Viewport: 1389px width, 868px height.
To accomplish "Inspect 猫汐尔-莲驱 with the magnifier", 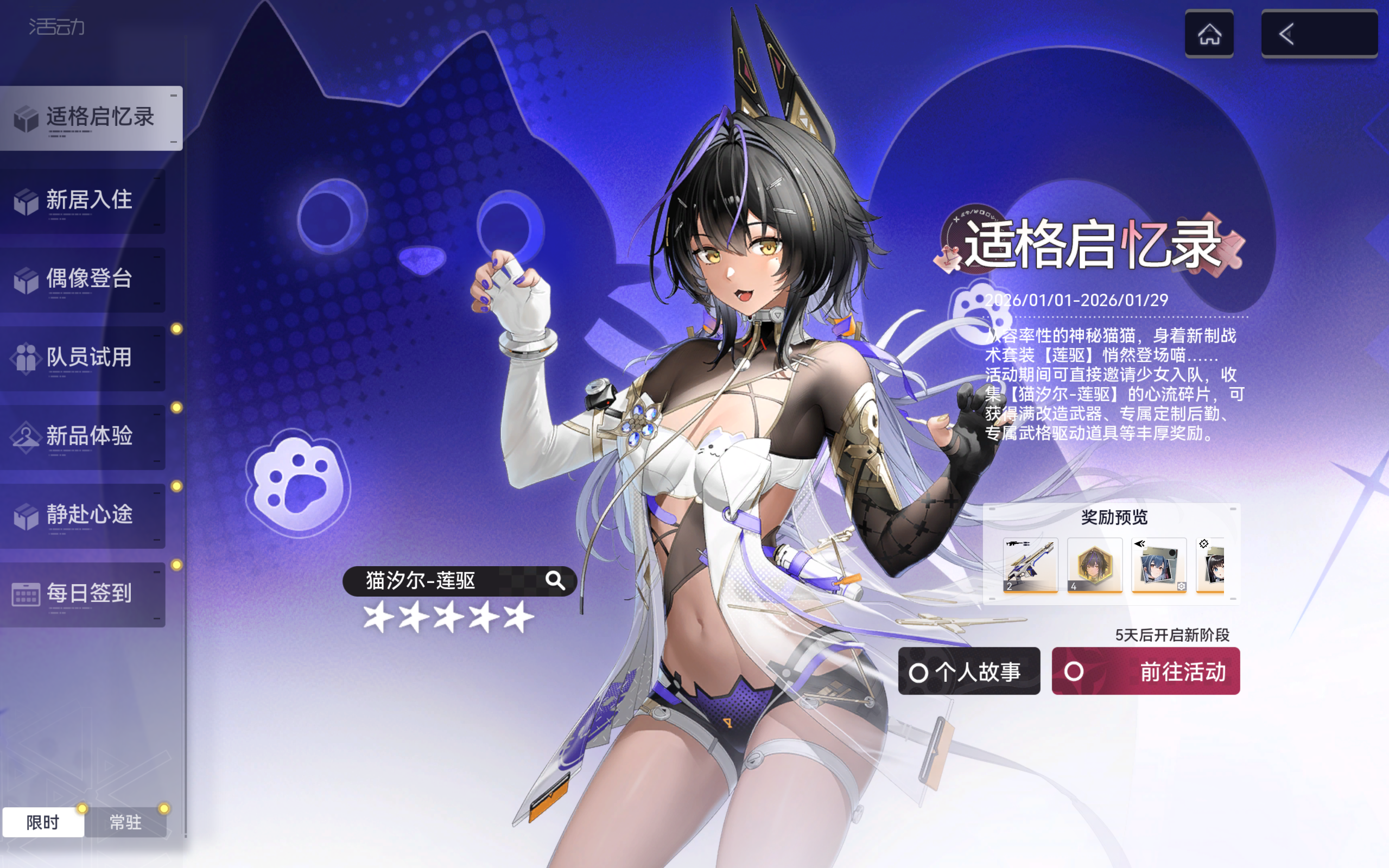I will 555,581.
